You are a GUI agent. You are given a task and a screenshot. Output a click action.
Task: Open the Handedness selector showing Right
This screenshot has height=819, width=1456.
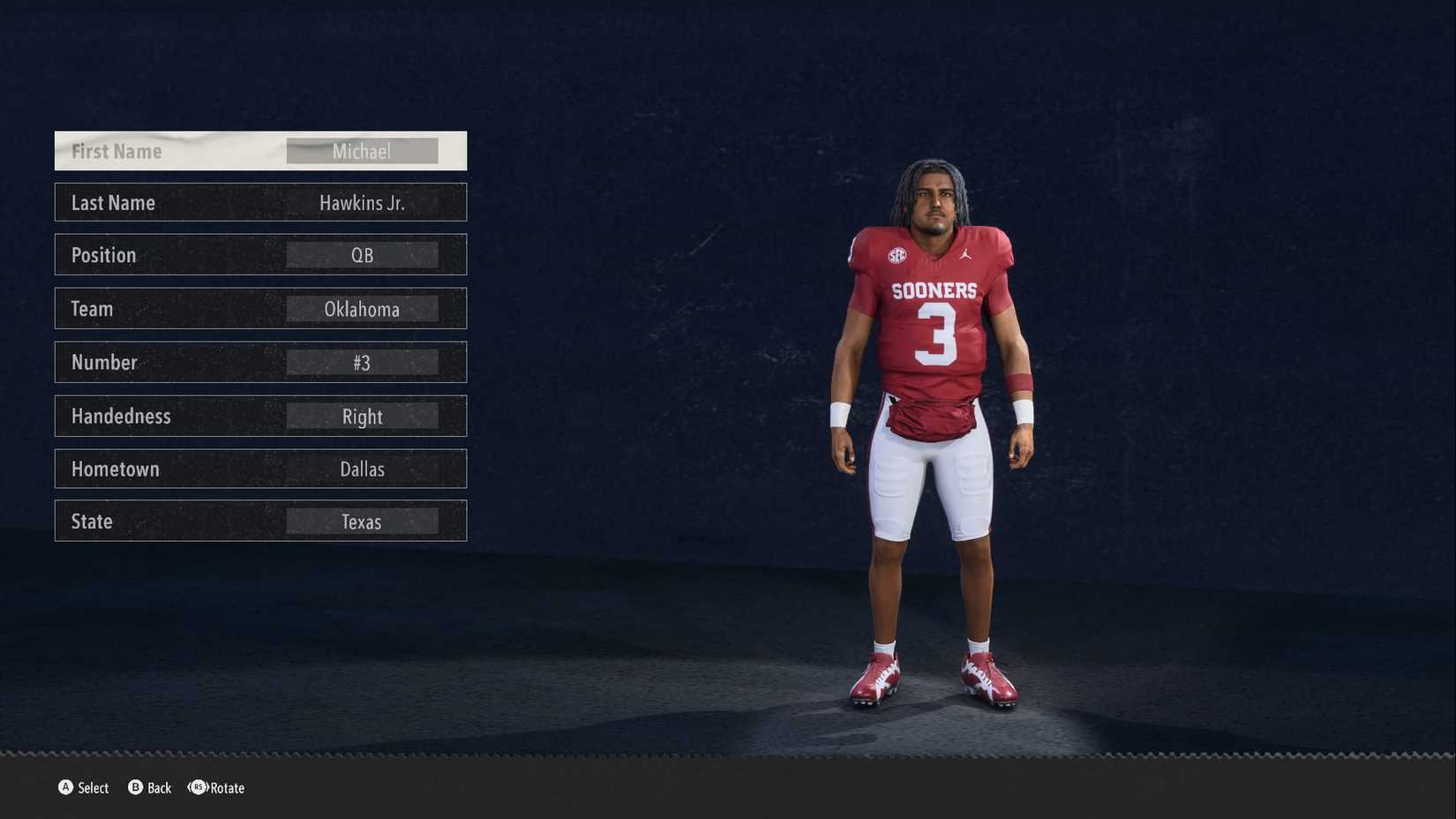tap(362, 416)
